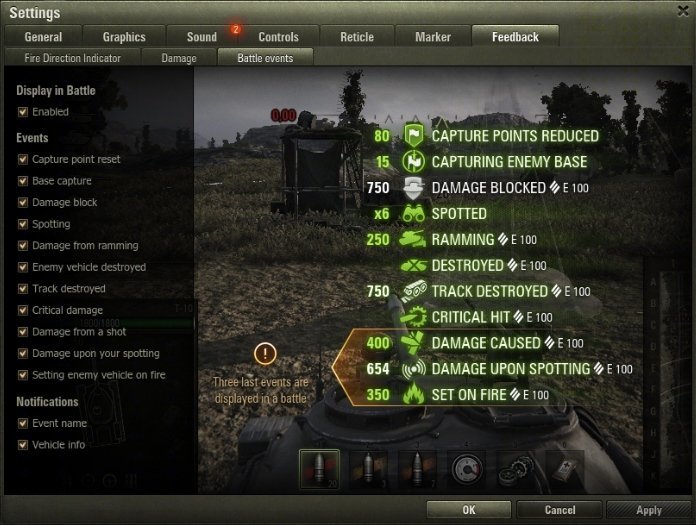Uncheck Capture point reset event
The width and height of the screenshot is (696, 525).
point(23,160)
